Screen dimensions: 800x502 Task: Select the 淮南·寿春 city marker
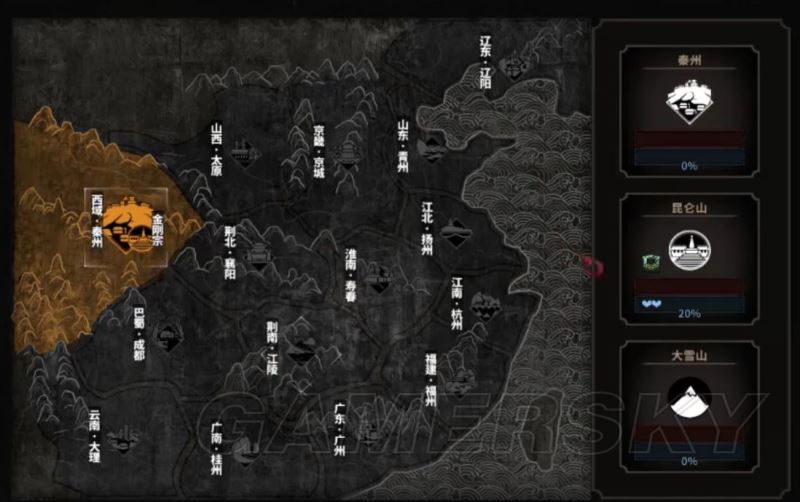tap(378, 277)
